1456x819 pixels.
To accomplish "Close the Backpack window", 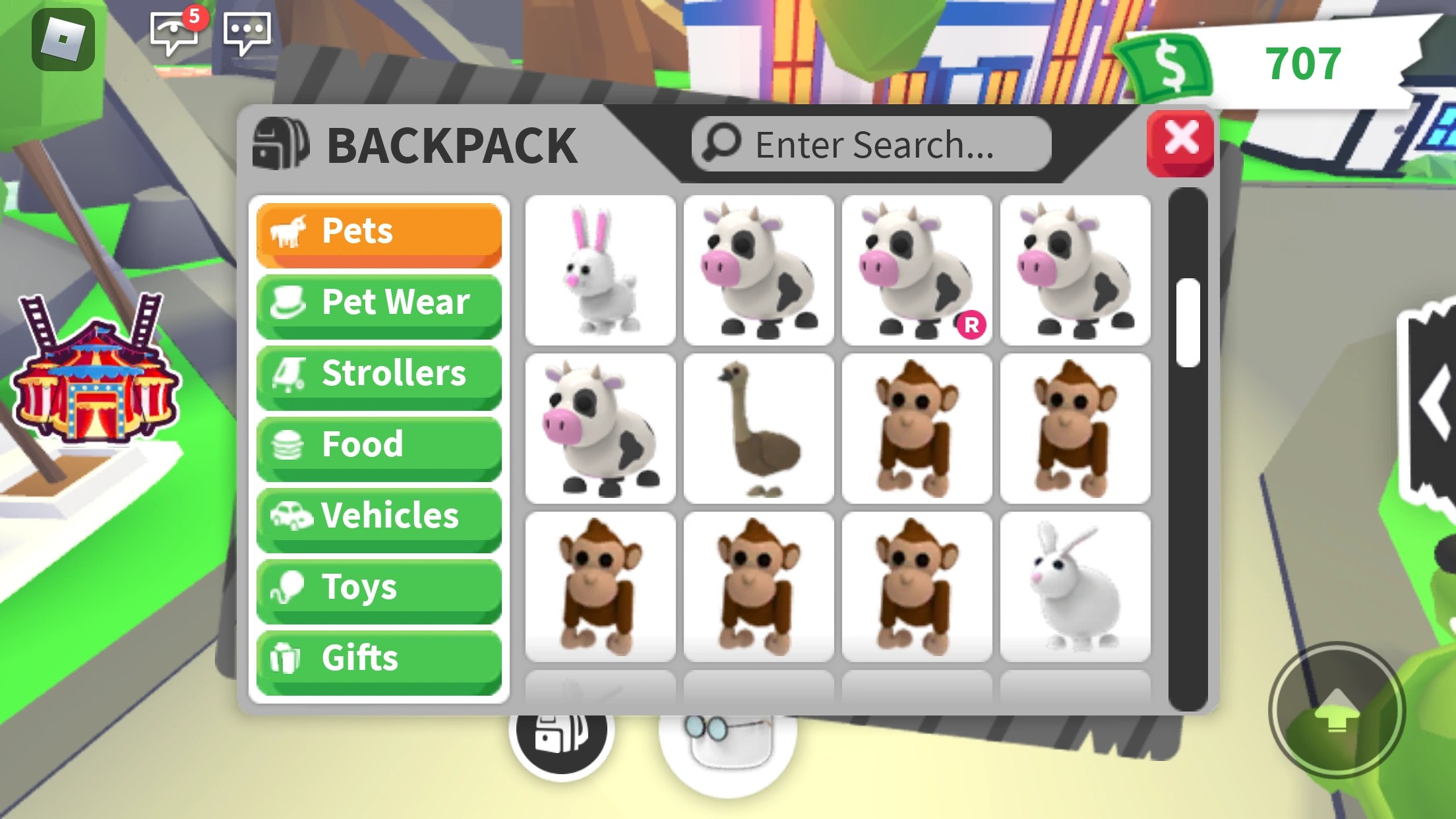I will pos(1180,143).
